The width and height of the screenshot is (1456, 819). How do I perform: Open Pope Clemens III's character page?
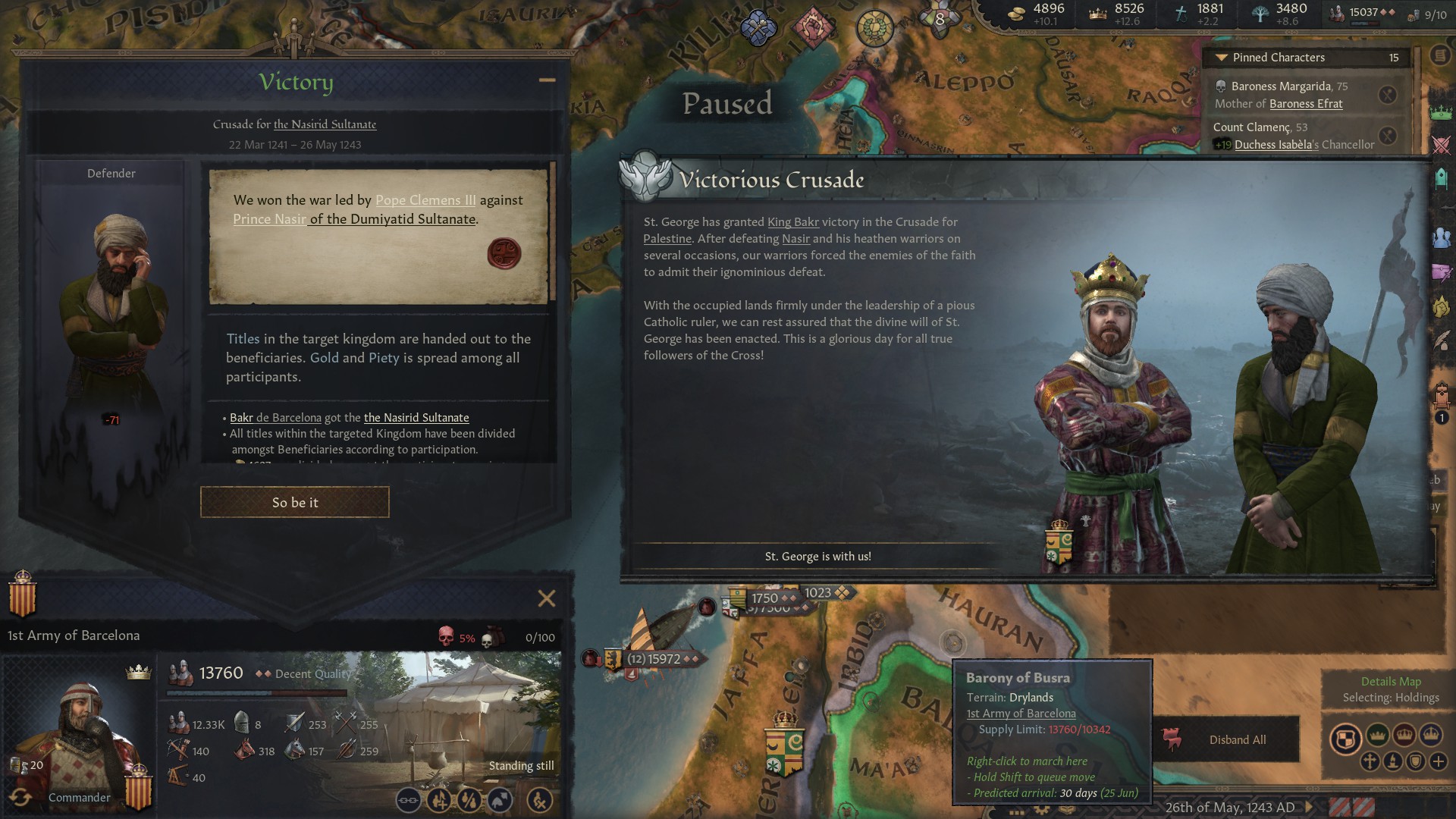425,199
